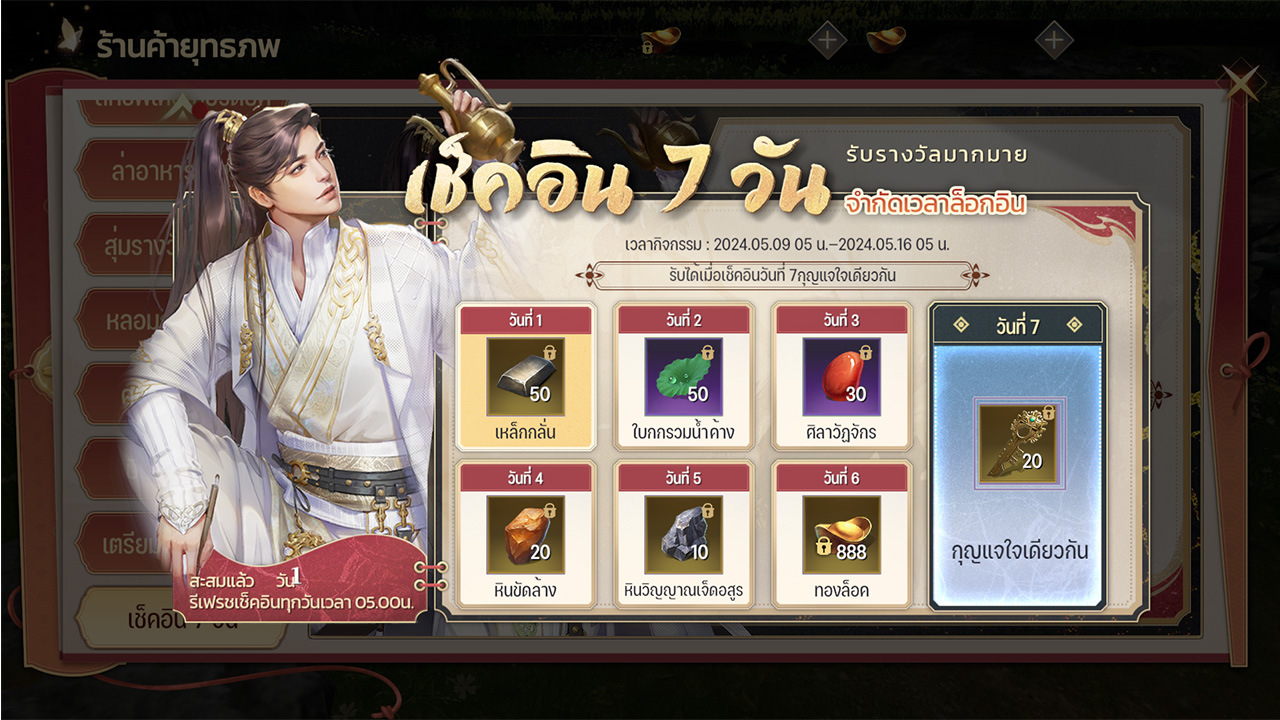Select Day 3 red stone reward
1280x720 pixels.
841,376
